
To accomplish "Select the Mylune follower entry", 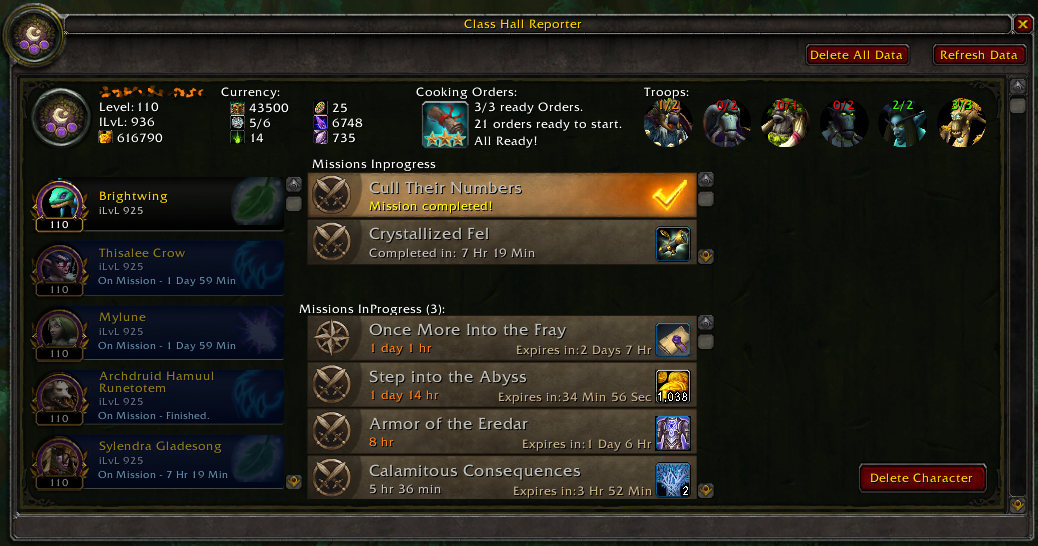I will pos(158,332).
